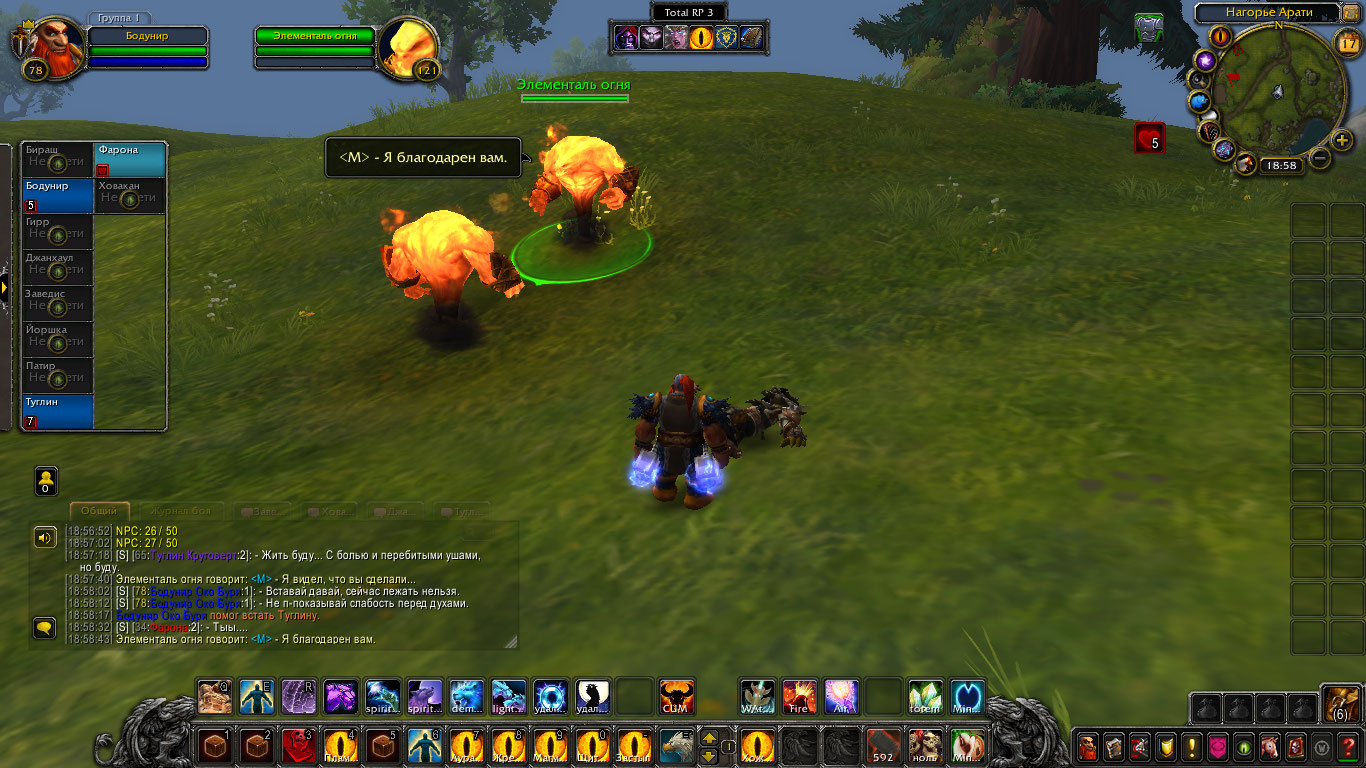Image resolution: width=1366 pixels, height=768 pixels.
Task: Open the red question mark help button
Action: 1349,746
